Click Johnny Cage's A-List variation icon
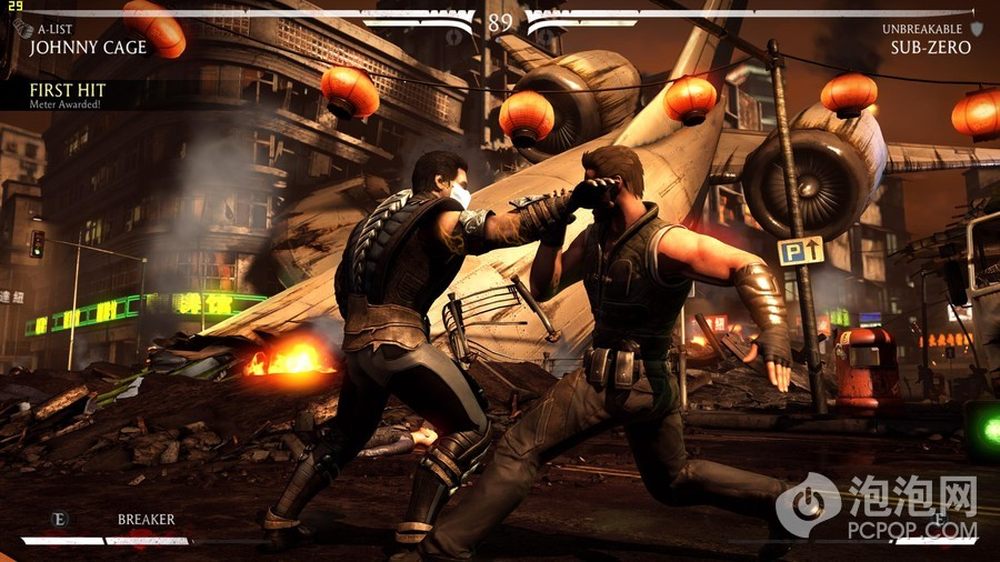Screen dimensions: 1000x562 24,29
